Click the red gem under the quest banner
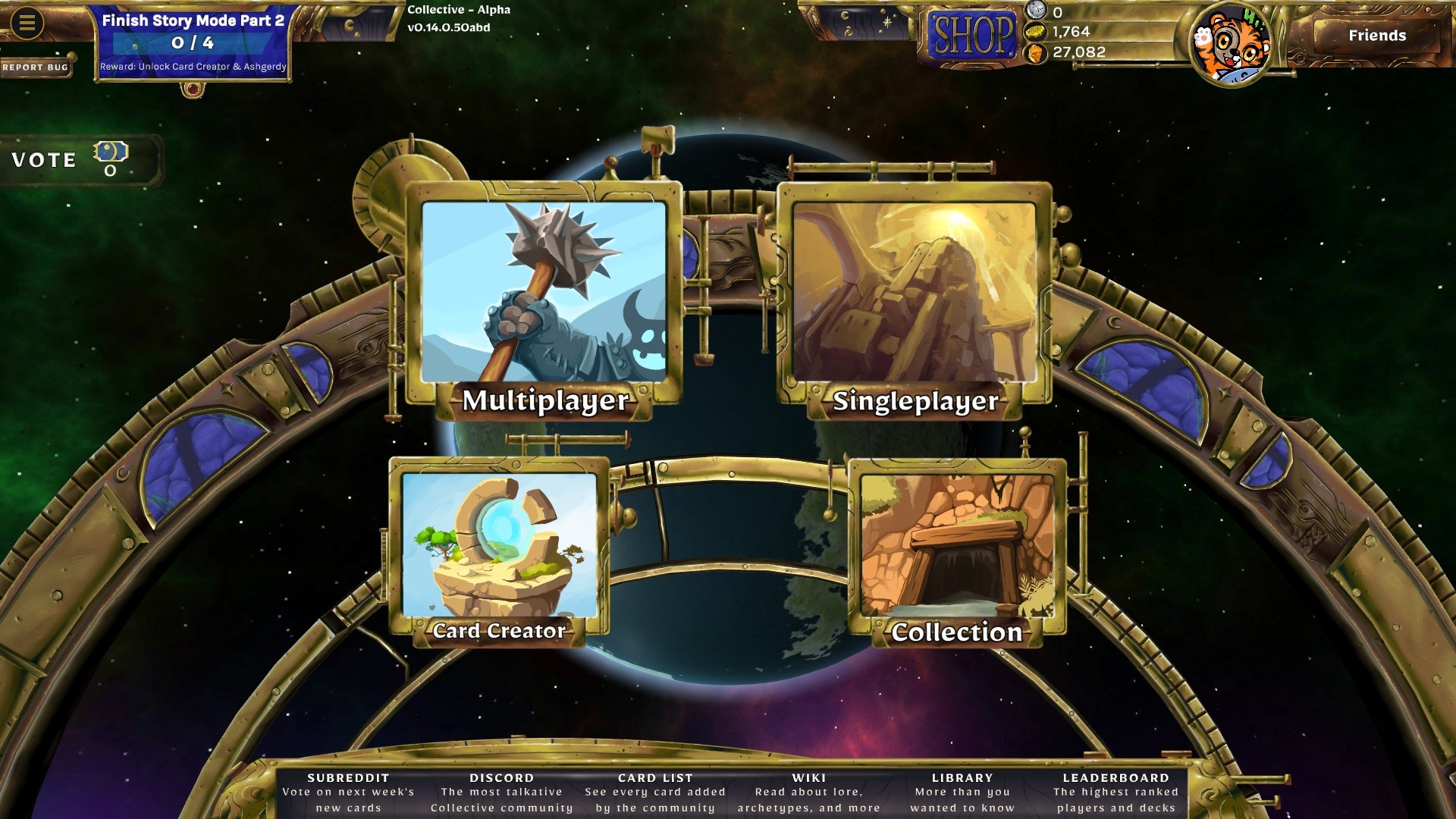This screenshot has height=819, width=1456. point(192,89)
